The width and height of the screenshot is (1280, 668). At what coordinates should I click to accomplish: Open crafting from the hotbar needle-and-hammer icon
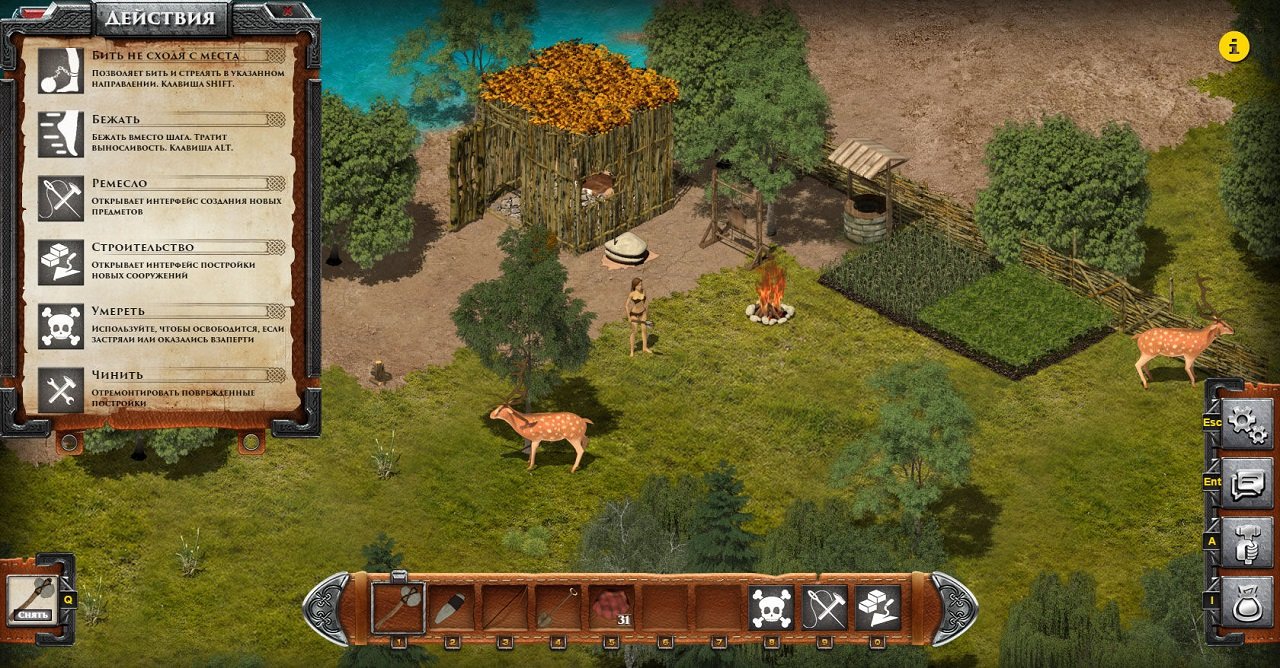click(x=824, y=607)
